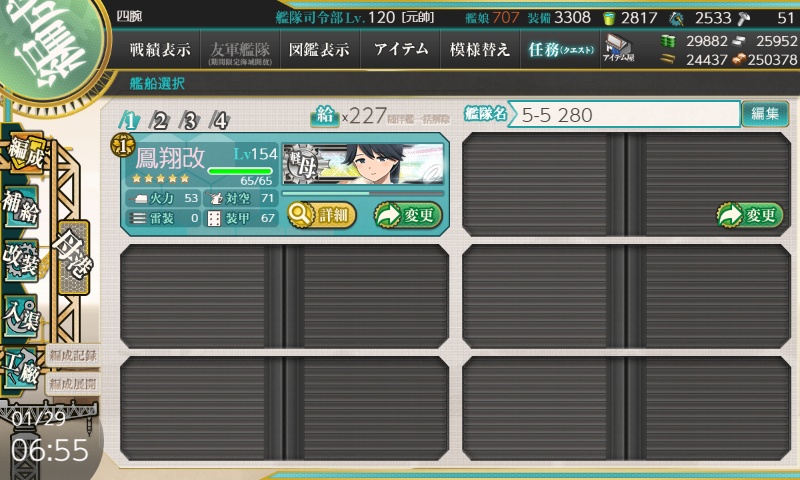
Task: Click 変更 in the empty second ship slot
Action: [748, 214]
